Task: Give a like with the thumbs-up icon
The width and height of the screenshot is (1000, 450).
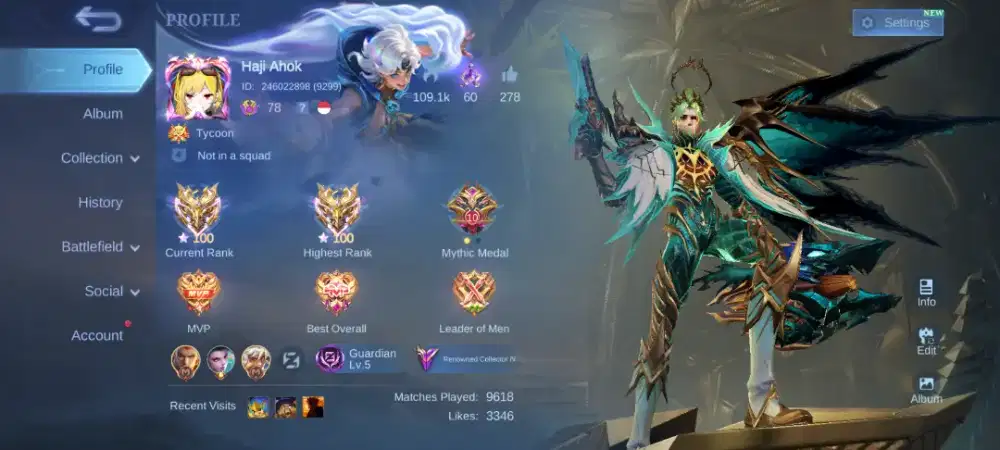Action: coord(510,75)
